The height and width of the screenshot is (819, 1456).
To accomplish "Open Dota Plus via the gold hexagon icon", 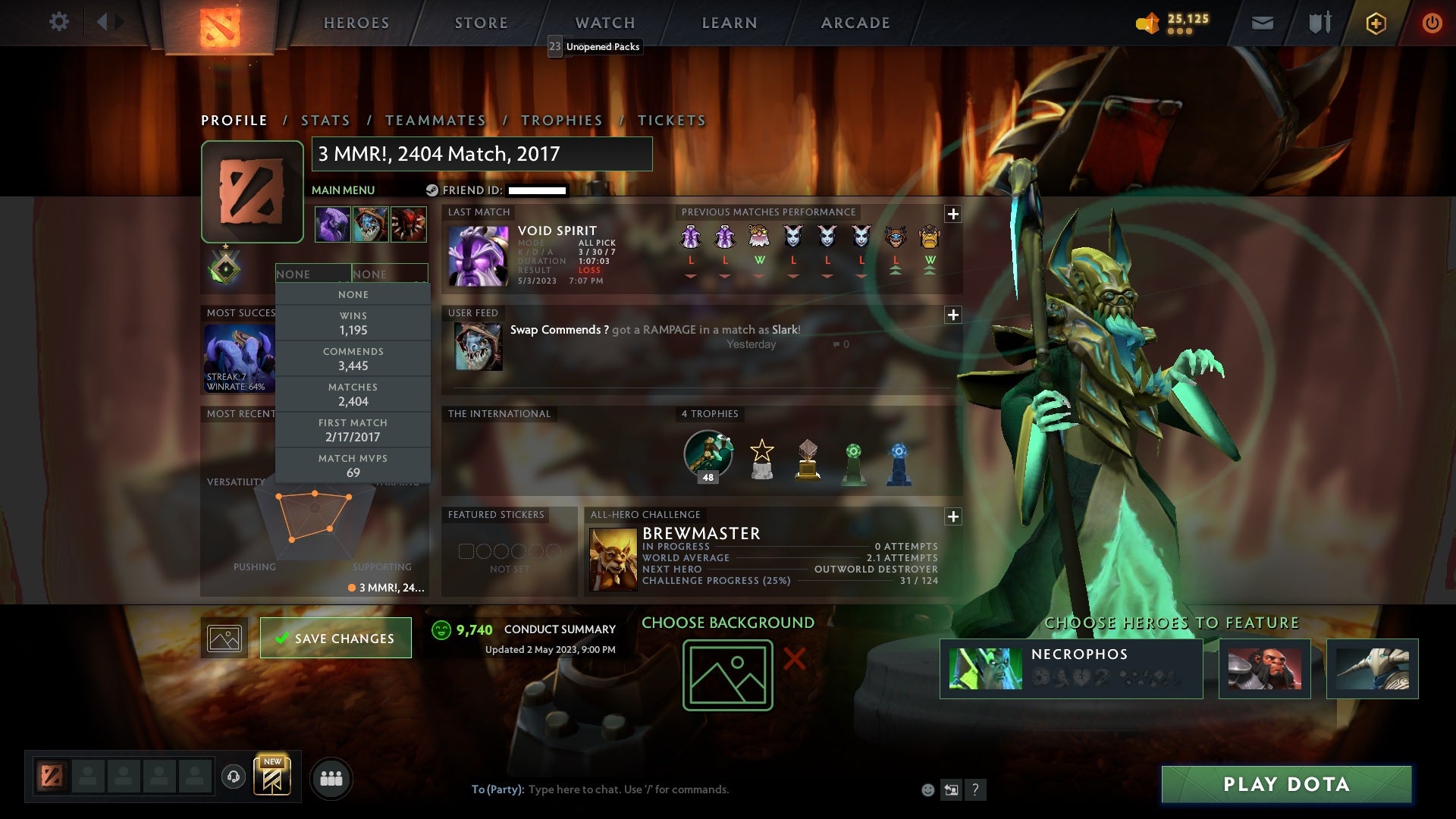I will [1376, 23].
